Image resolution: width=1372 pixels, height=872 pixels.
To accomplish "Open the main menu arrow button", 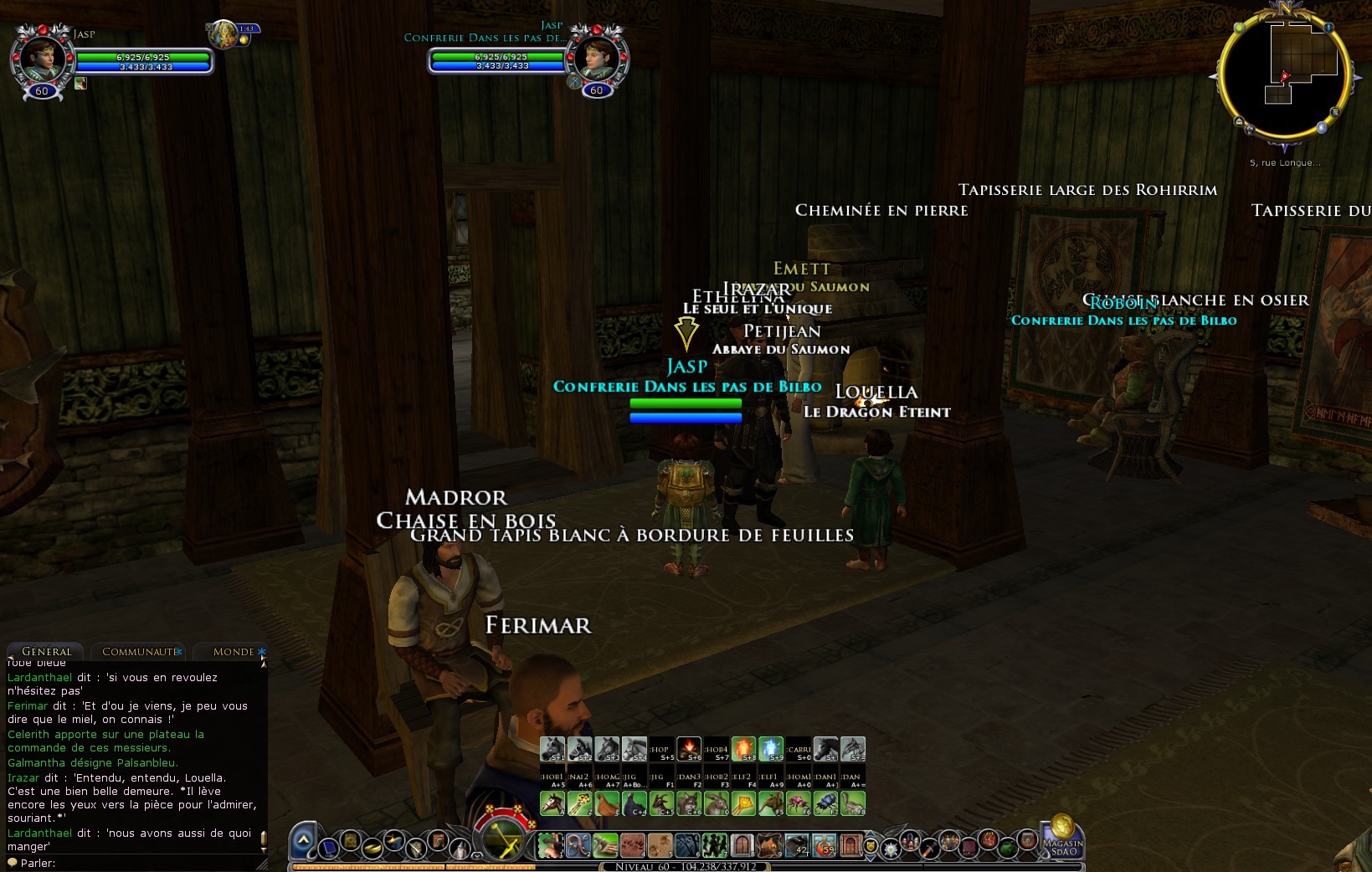I will 303,840.
